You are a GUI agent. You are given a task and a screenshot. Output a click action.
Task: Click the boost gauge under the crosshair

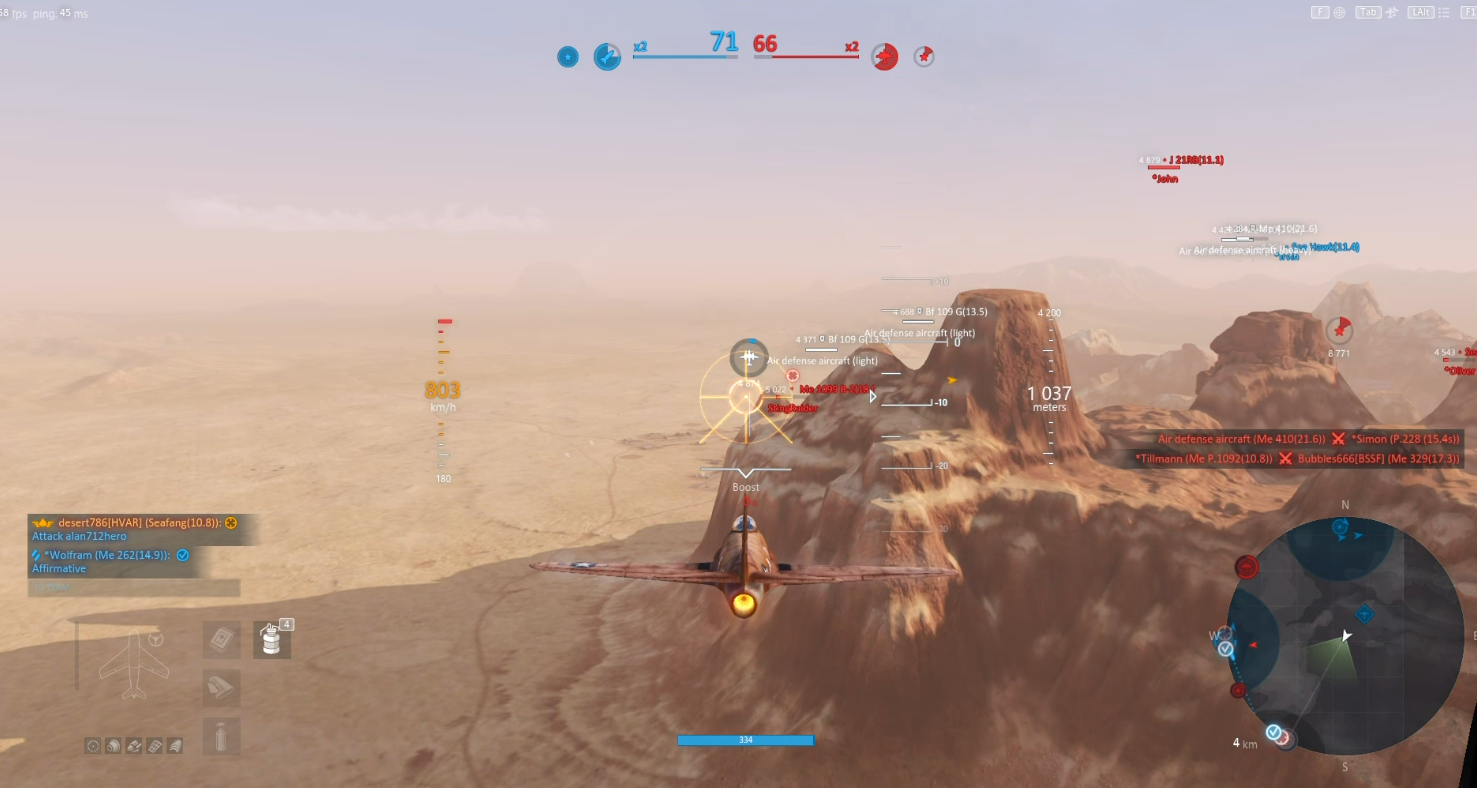point(745,474)
